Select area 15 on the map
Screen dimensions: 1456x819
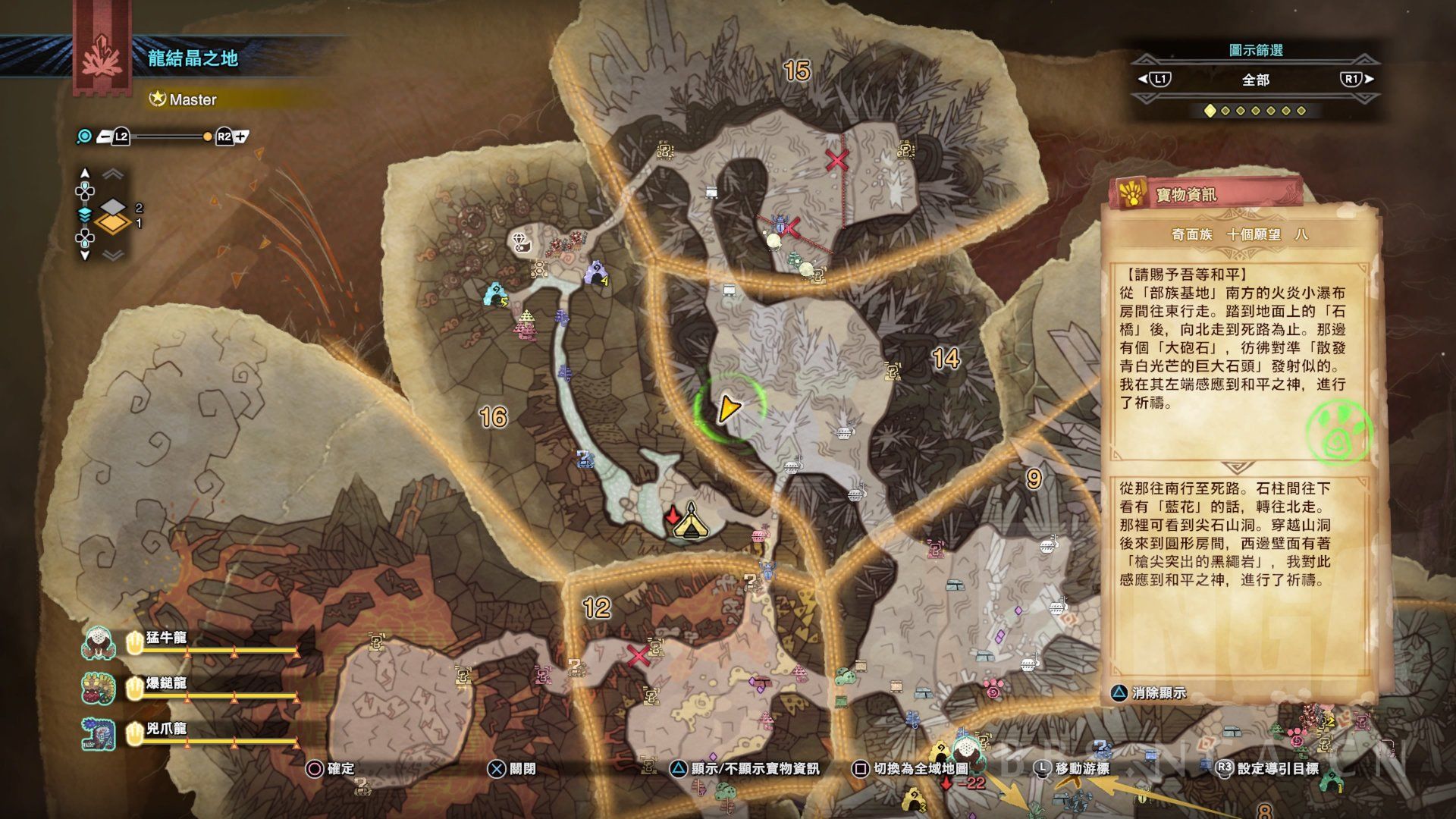(796, 71)
